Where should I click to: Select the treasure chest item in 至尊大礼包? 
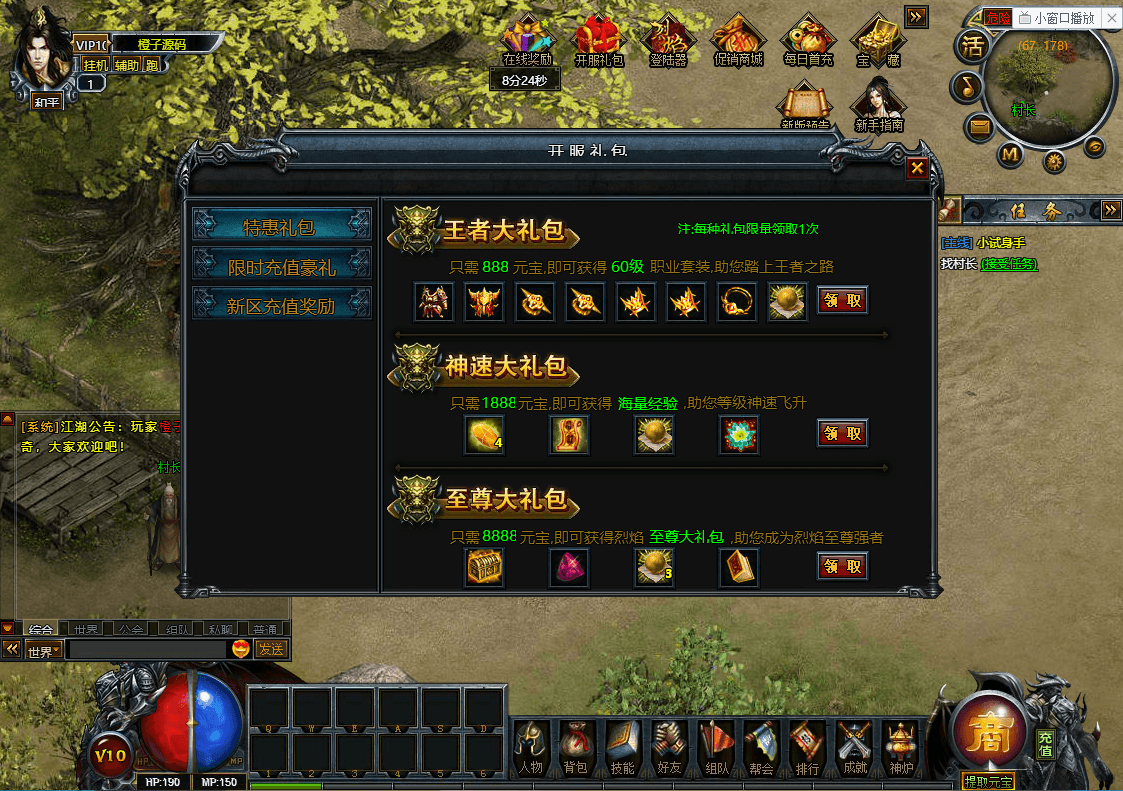point(485,567)
